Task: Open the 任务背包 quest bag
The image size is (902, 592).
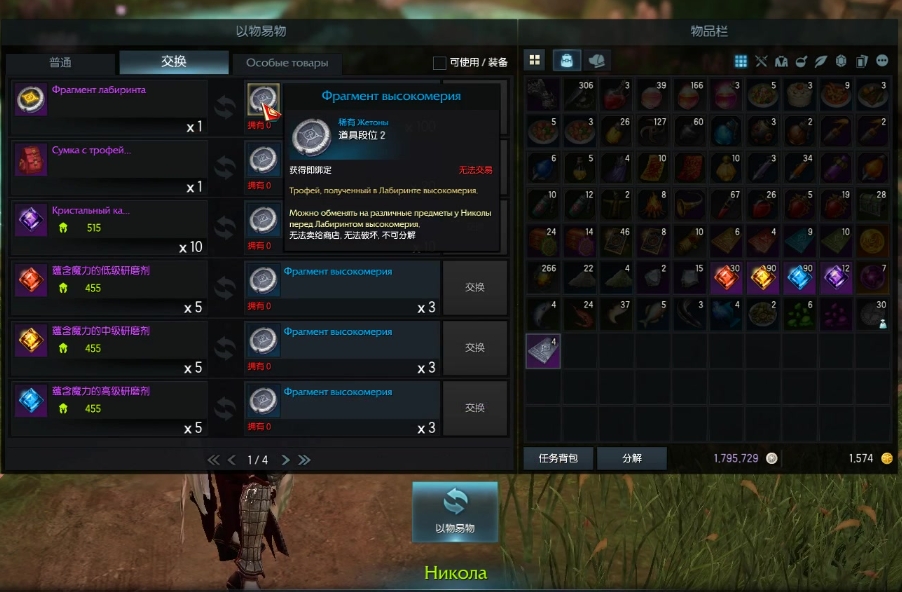Action: click(558, 458)
